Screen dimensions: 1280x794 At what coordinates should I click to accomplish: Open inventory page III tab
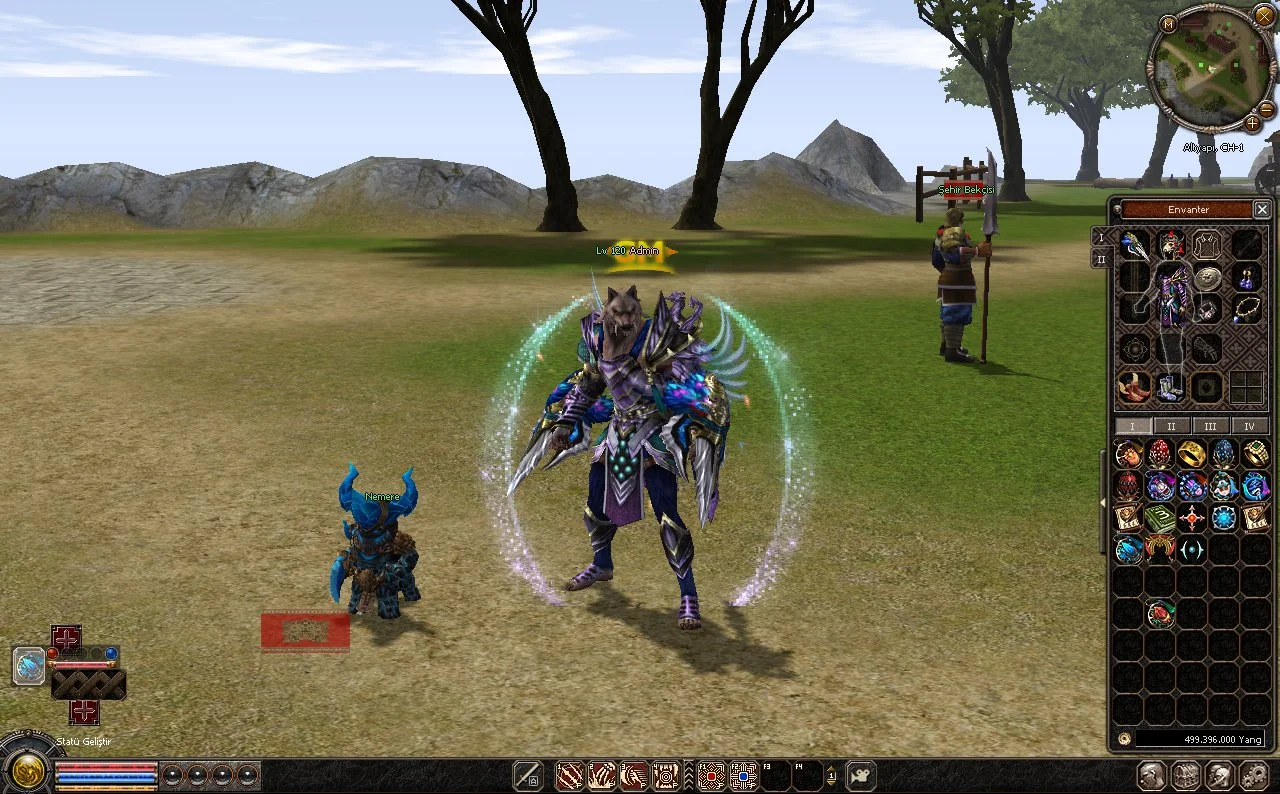pyautogui.click(x=1210, y=426)
